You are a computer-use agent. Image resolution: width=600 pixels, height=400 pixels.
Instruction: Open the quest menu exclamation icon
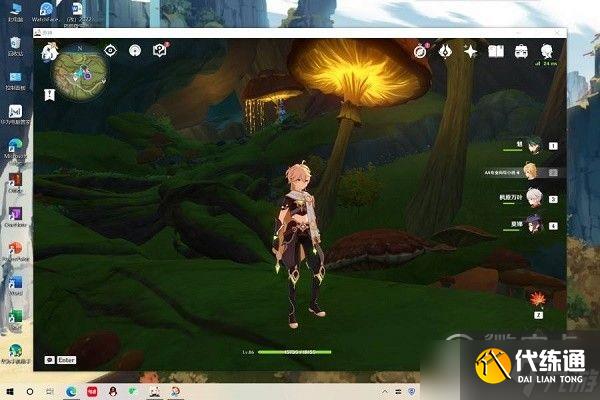coord(135,50)
